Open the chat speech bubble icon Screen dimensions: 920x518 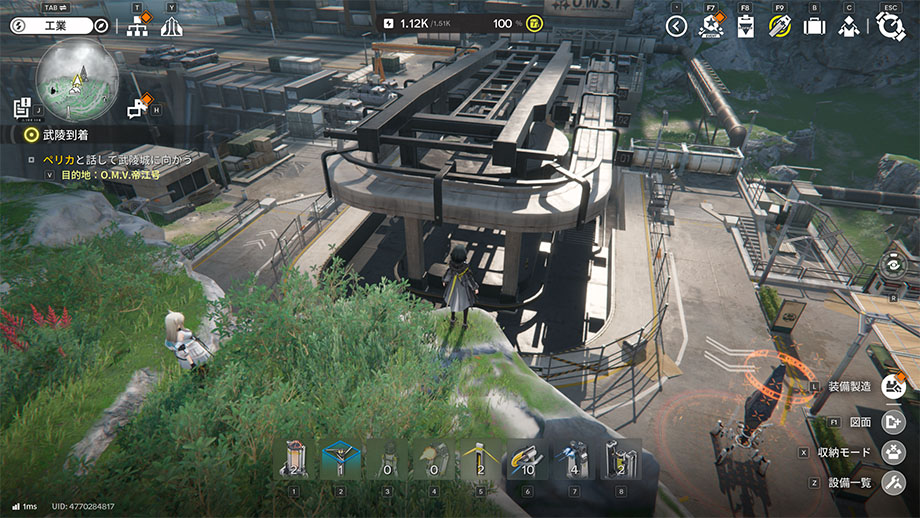138,107
